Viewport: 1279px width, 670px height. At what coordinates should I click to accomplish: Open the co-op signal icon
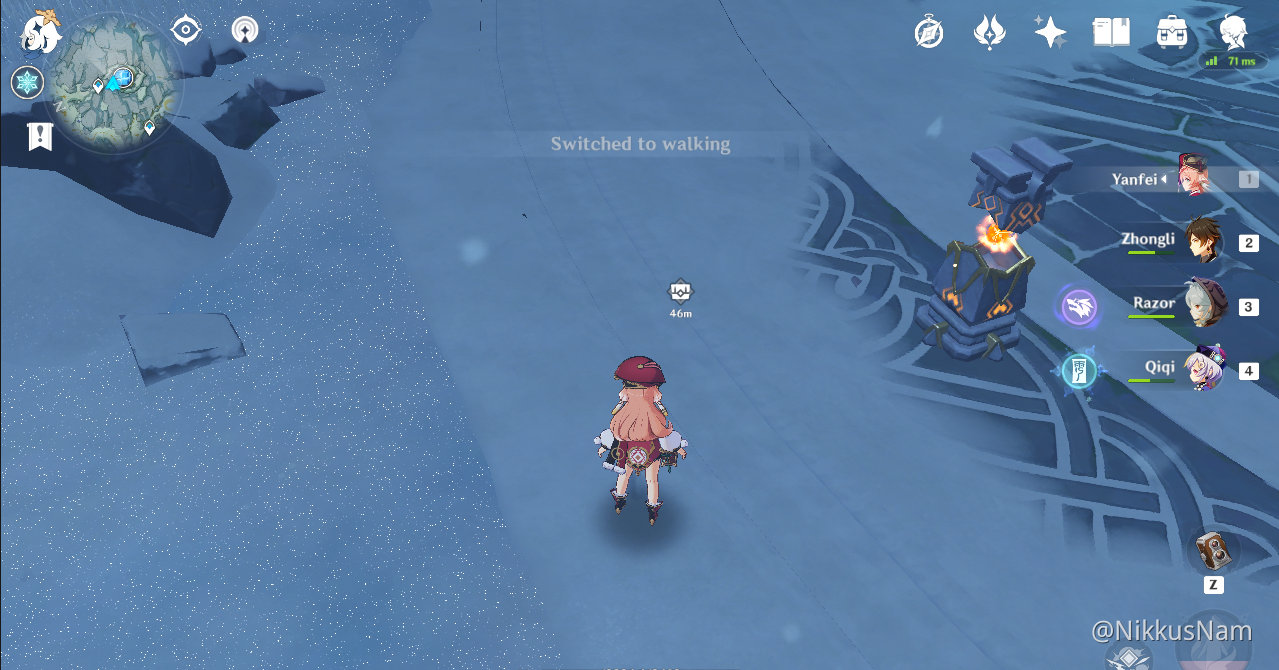point(244,30)
